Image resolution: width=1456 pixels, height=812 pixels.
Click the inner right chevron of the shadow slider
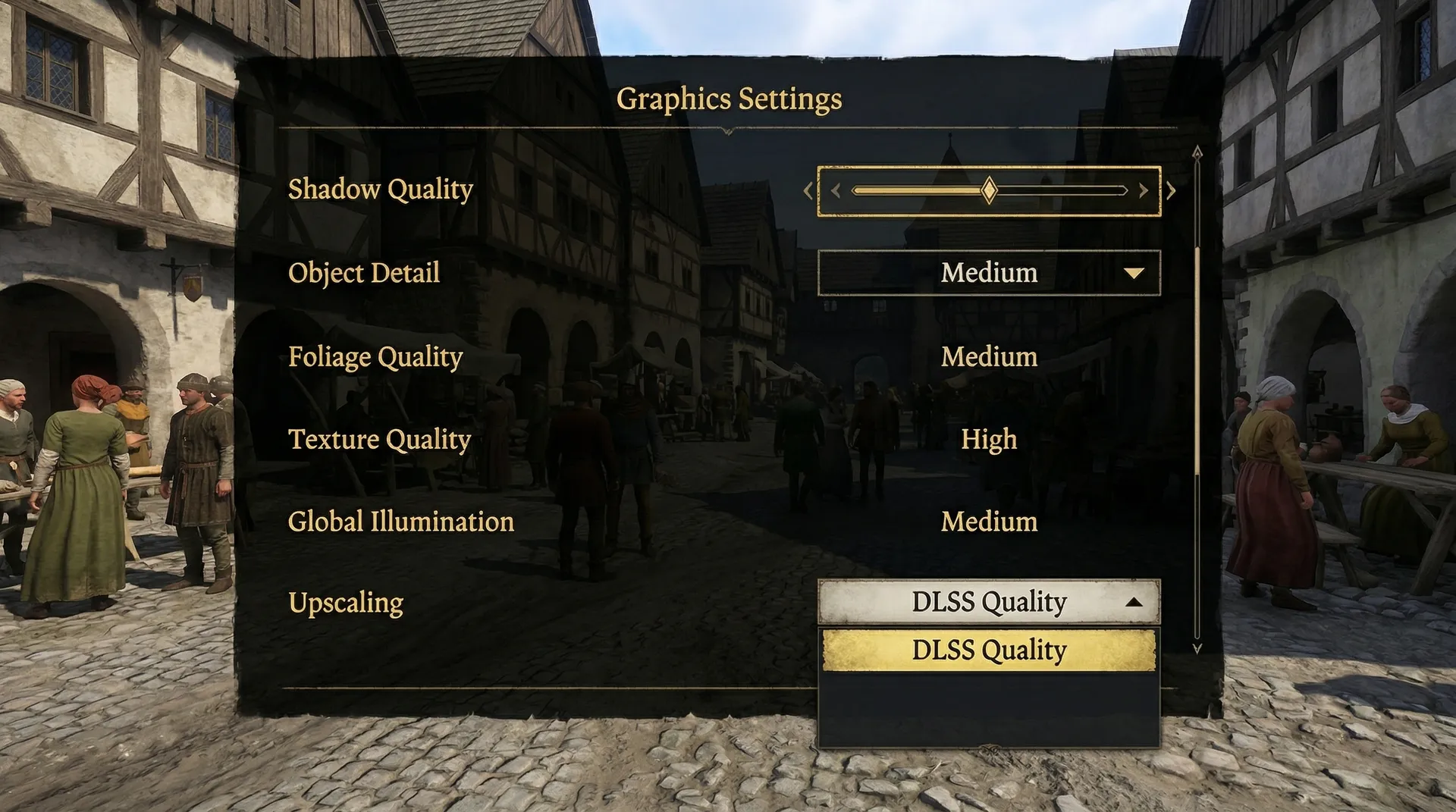click(x=1144, y=191)
